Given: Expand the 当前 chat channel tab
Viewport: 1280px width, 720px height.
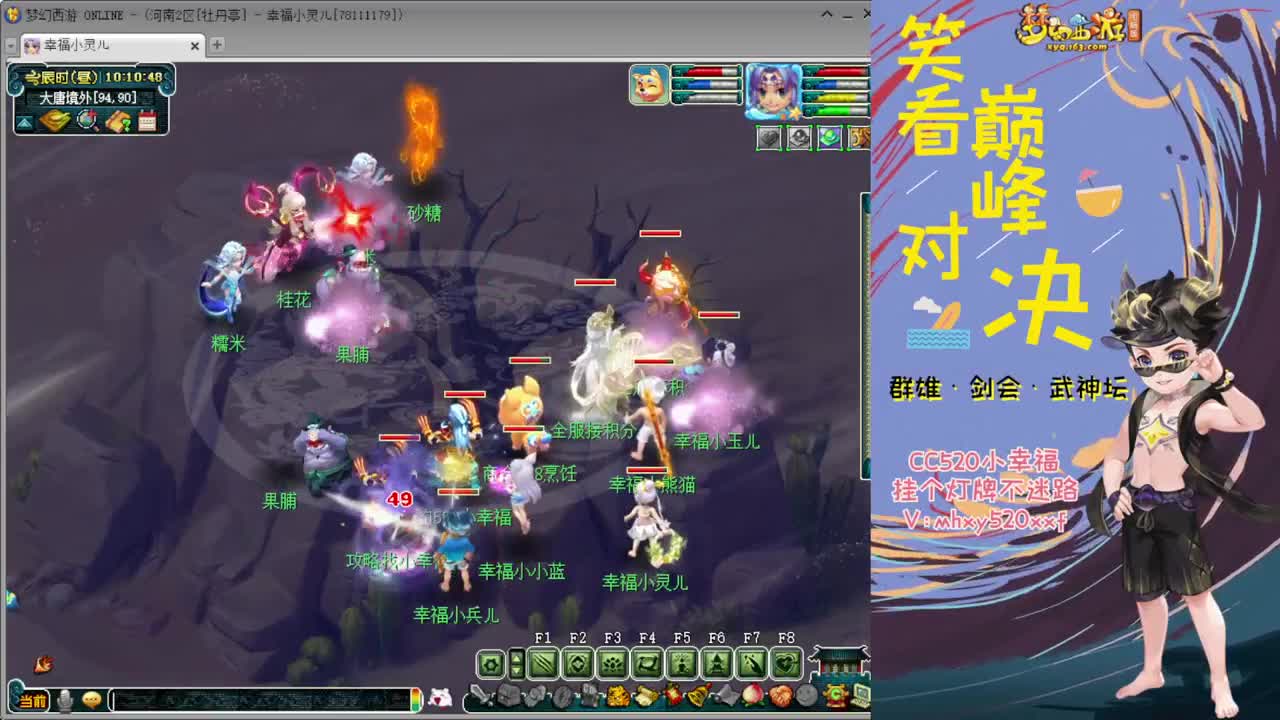Looking at the screenshot, I should point(33,701).
